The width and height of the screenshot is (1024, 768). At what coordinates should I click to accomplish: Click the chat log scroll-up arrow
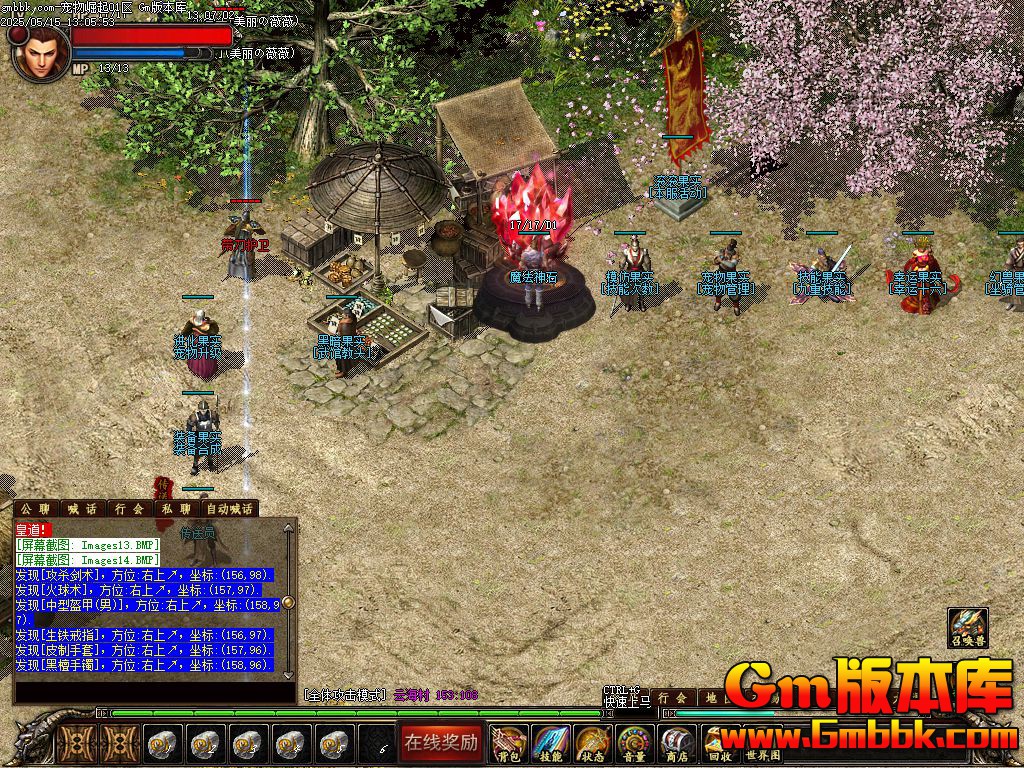(x=288, y=527)
